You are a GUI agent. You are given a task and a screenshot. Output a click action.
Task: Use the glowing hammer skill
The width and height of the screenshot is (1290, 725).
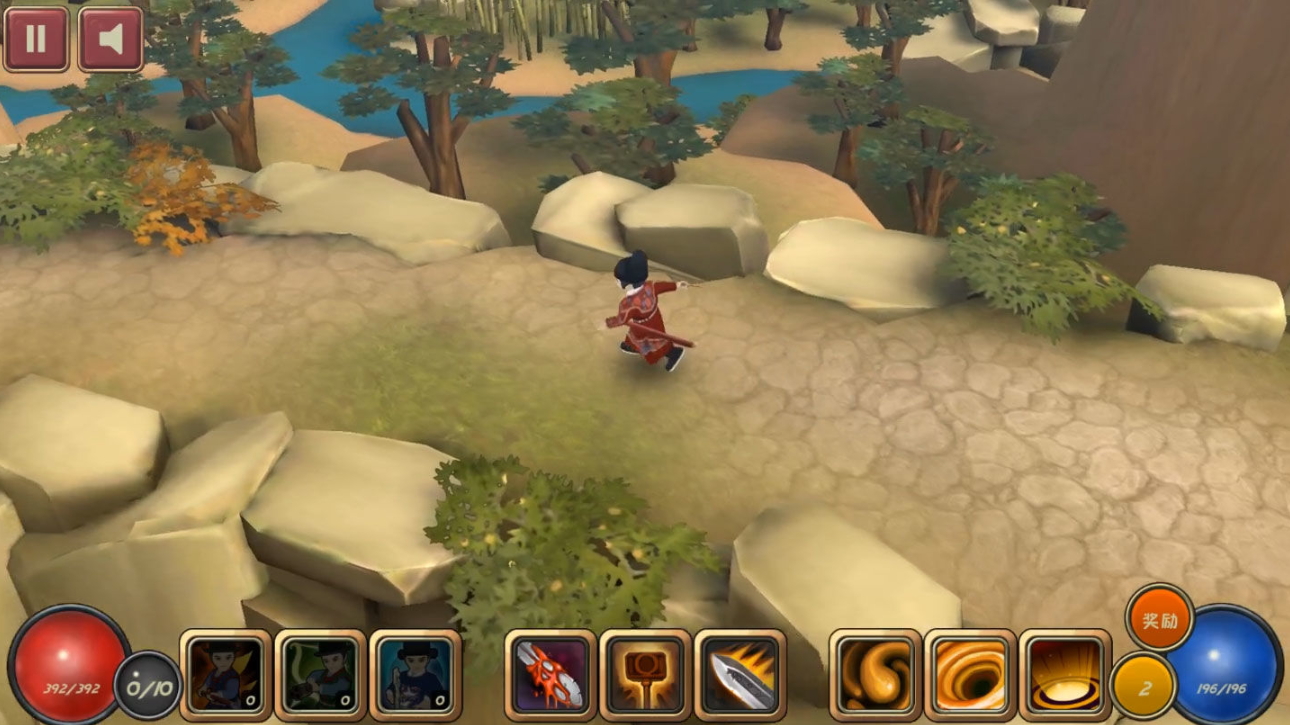(x=645, y=675)
